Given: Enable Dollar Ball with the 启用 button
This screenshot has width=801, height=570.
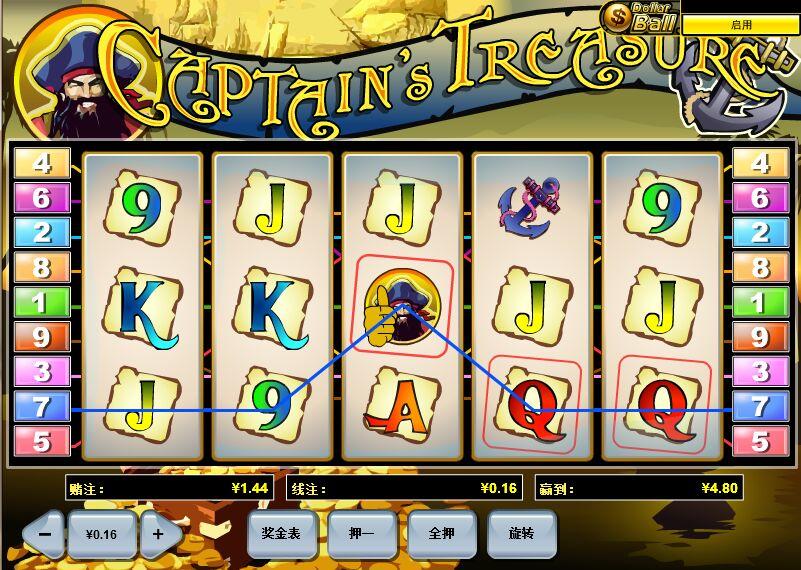Looking at the screenshot, I should 740,25.
